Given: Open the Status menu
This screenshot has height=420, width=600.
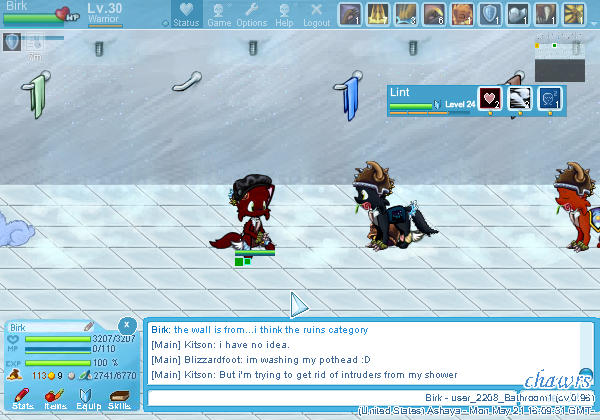Looking at the screenshot, I should [185, 15].
